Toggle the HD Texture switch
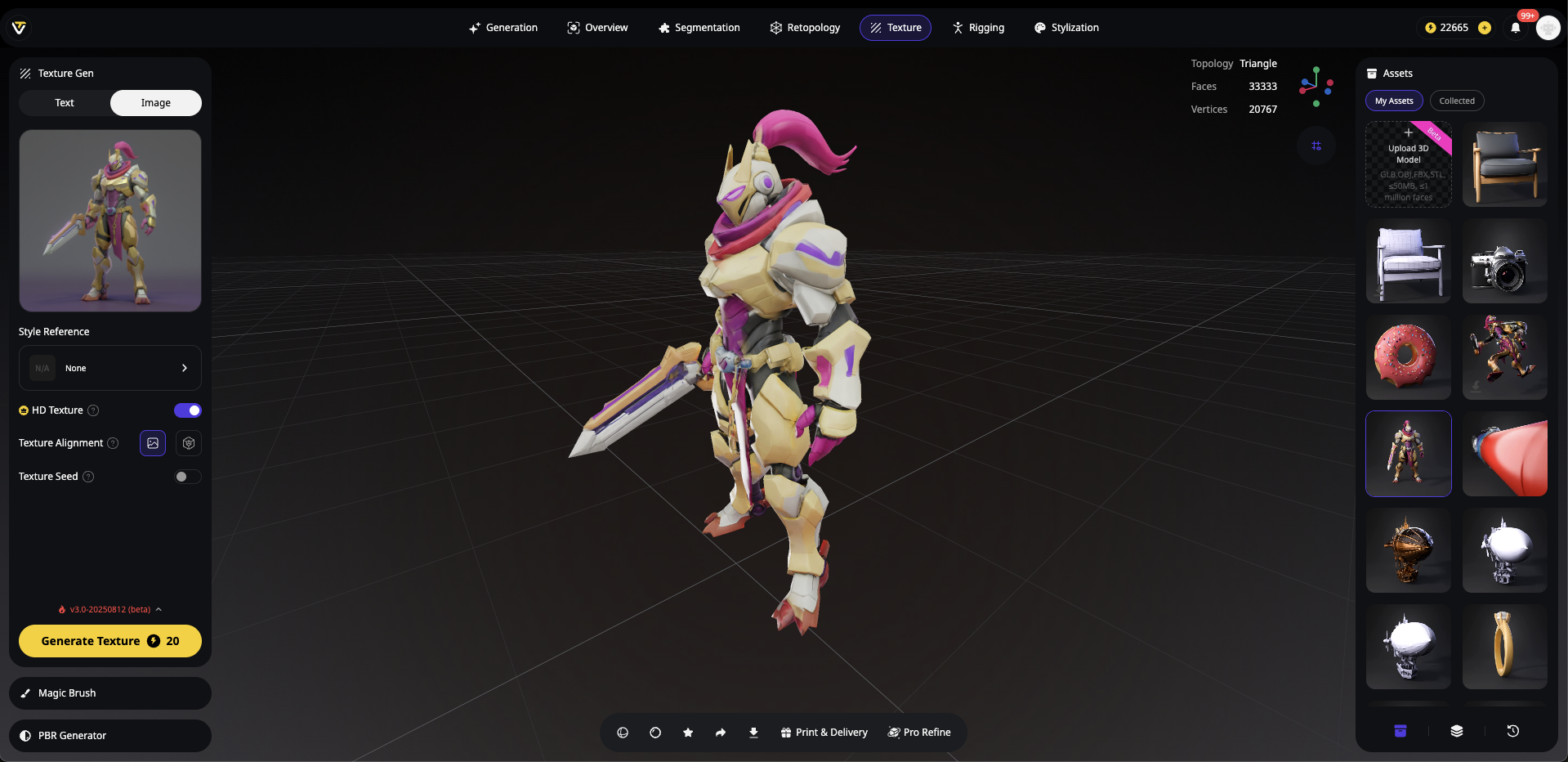The height and width of the screenshot is (762, 1568). click(x=187, y=410)
